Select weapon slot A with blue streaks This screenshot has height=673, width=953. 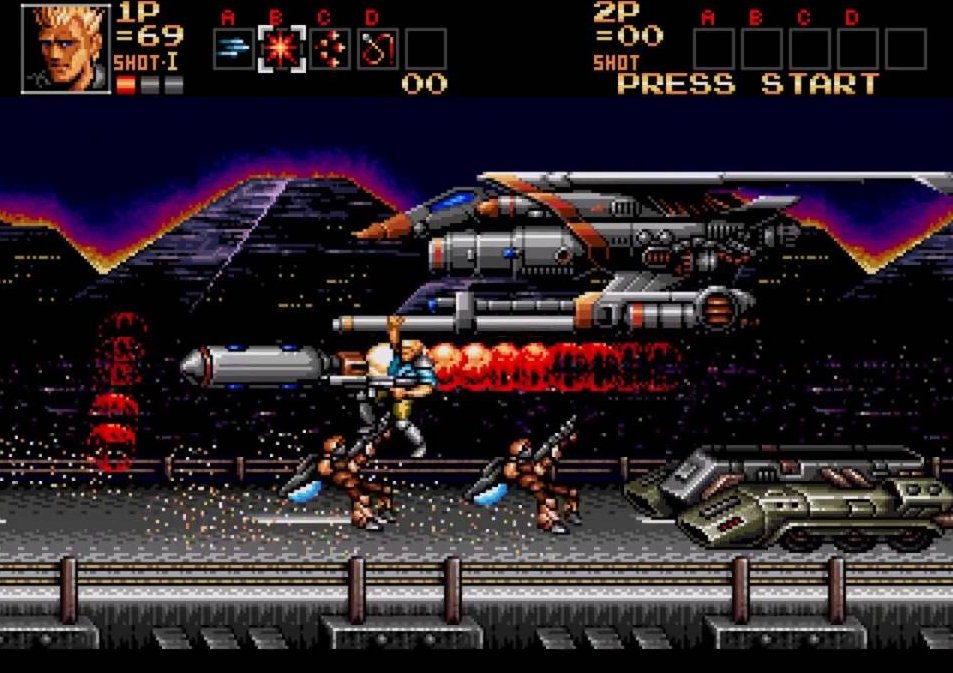coord(232,49)
